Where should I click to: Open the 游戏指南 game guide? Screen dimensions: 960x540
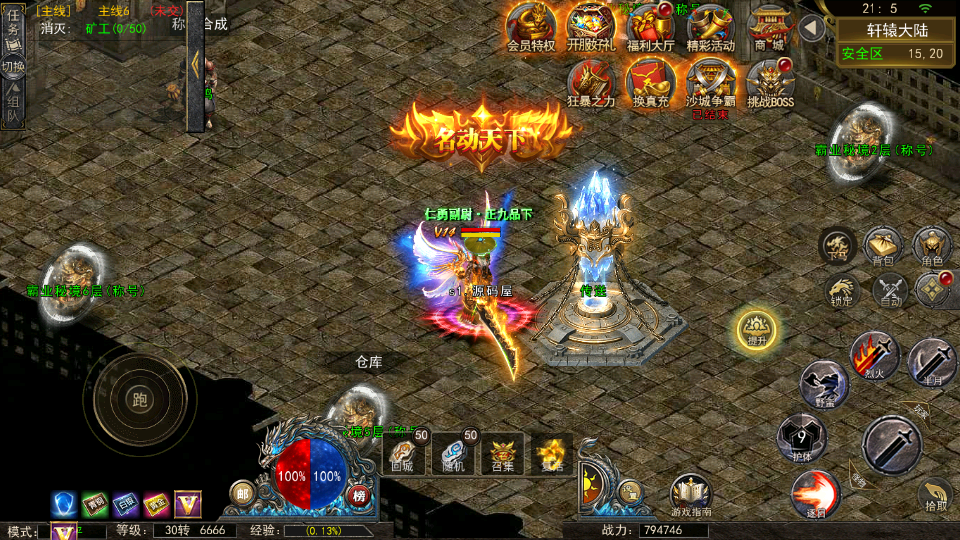coord(691,496)
